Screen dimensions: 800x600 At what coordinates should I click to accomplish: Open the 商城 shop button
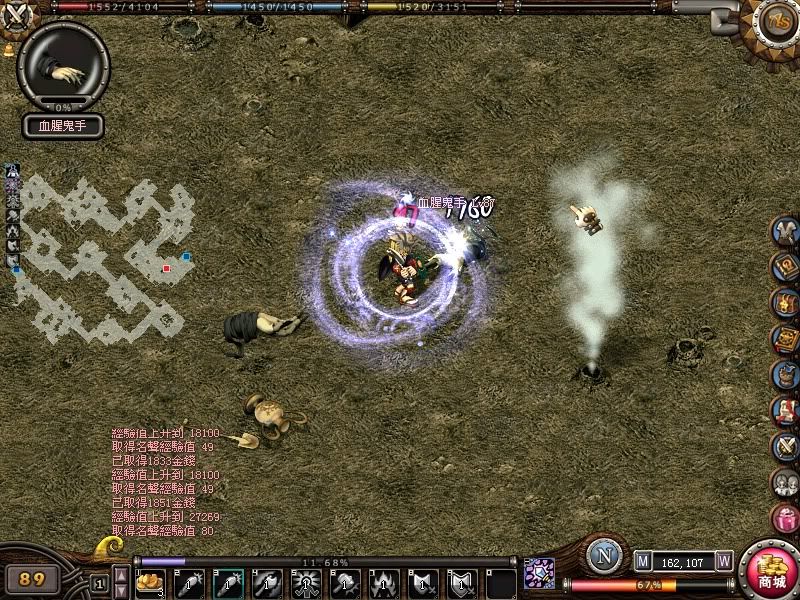771,572
